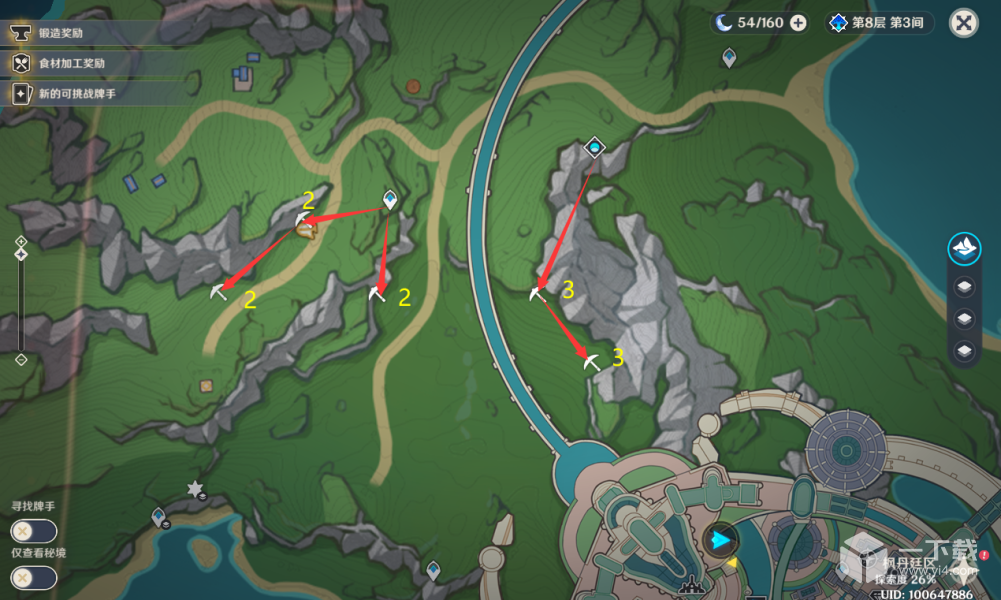Zoom out with the map slider minus
Image resolution: width=1001 pixels, height=600 pixels.
pos(21,360)
